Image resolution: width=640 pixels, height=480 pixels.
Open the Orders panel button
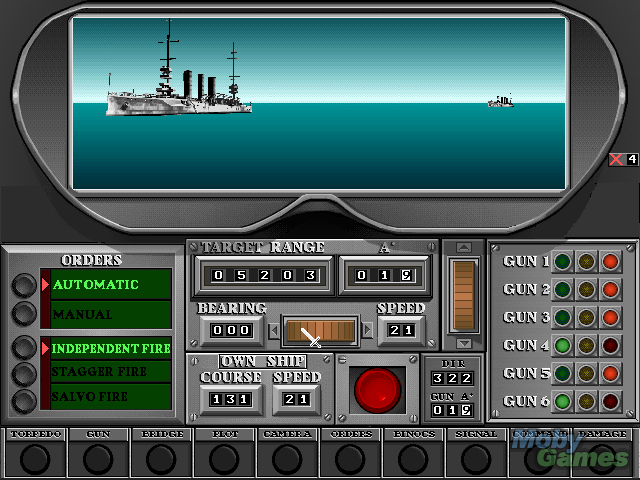point(351,458)
